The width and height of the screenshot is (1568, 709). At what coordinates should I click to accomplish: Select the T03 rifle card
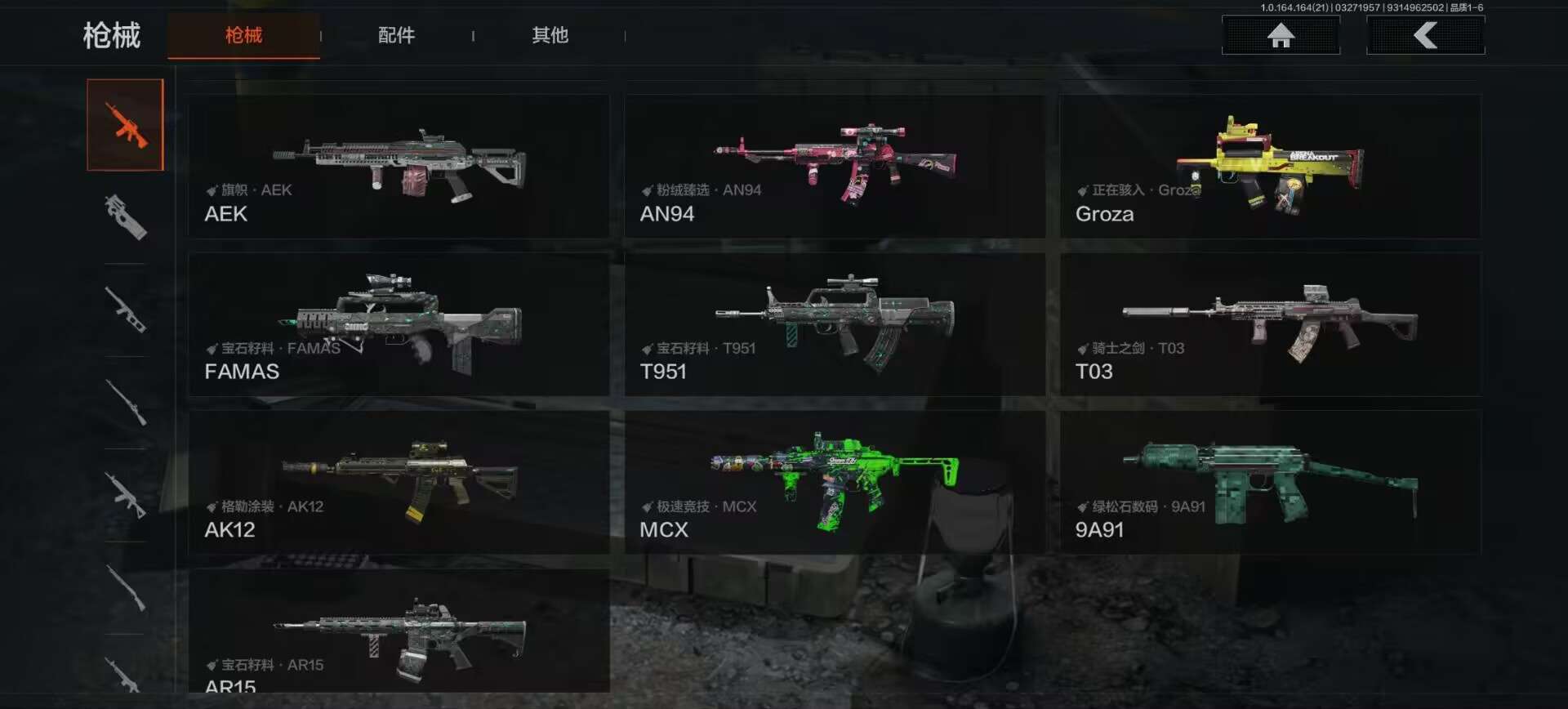pos(1270,324)
